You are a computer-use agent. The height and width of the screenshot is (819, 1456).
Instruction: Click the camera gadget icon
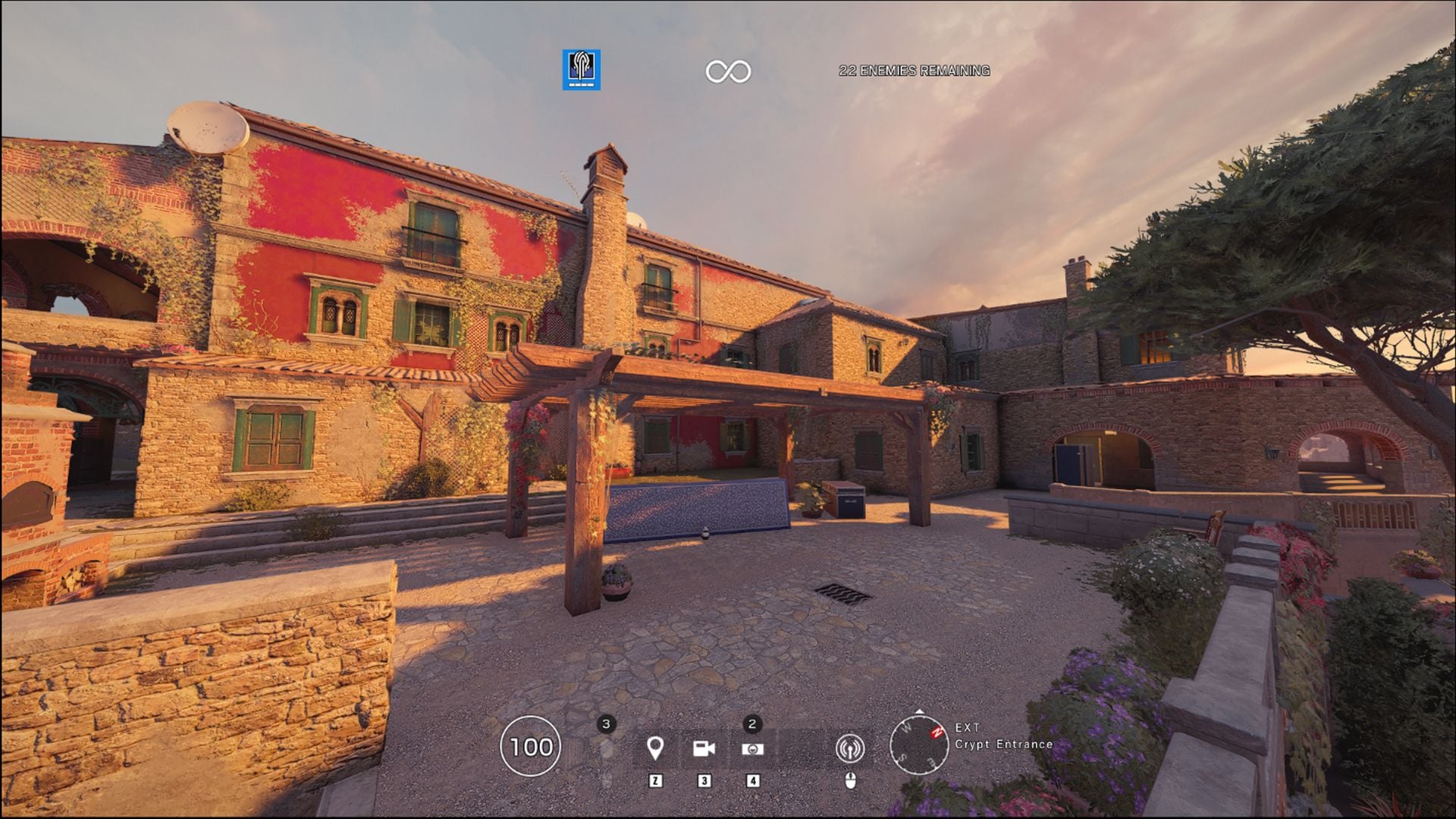point(703,747)
